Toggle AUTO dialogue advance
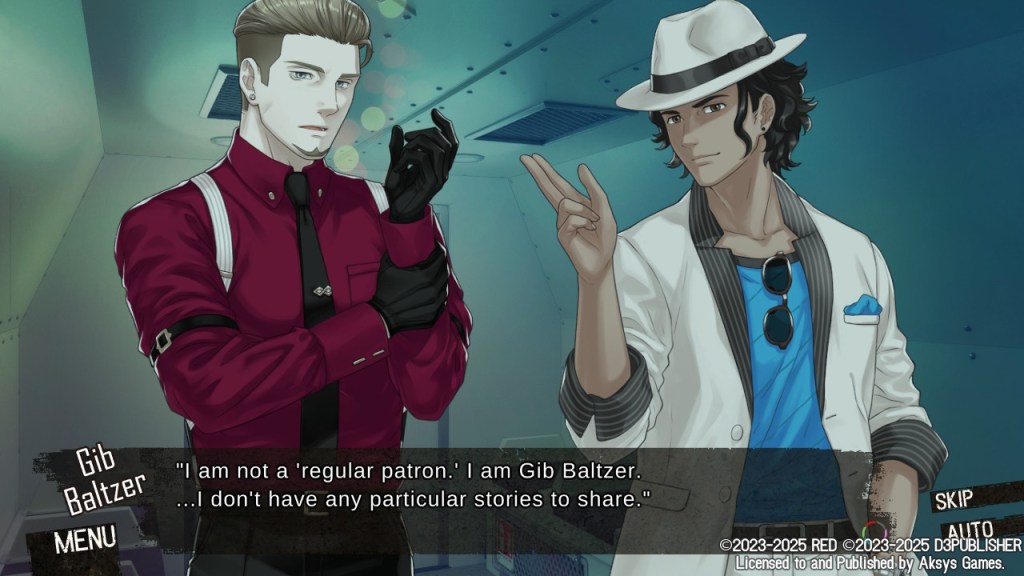 point(968,529)
